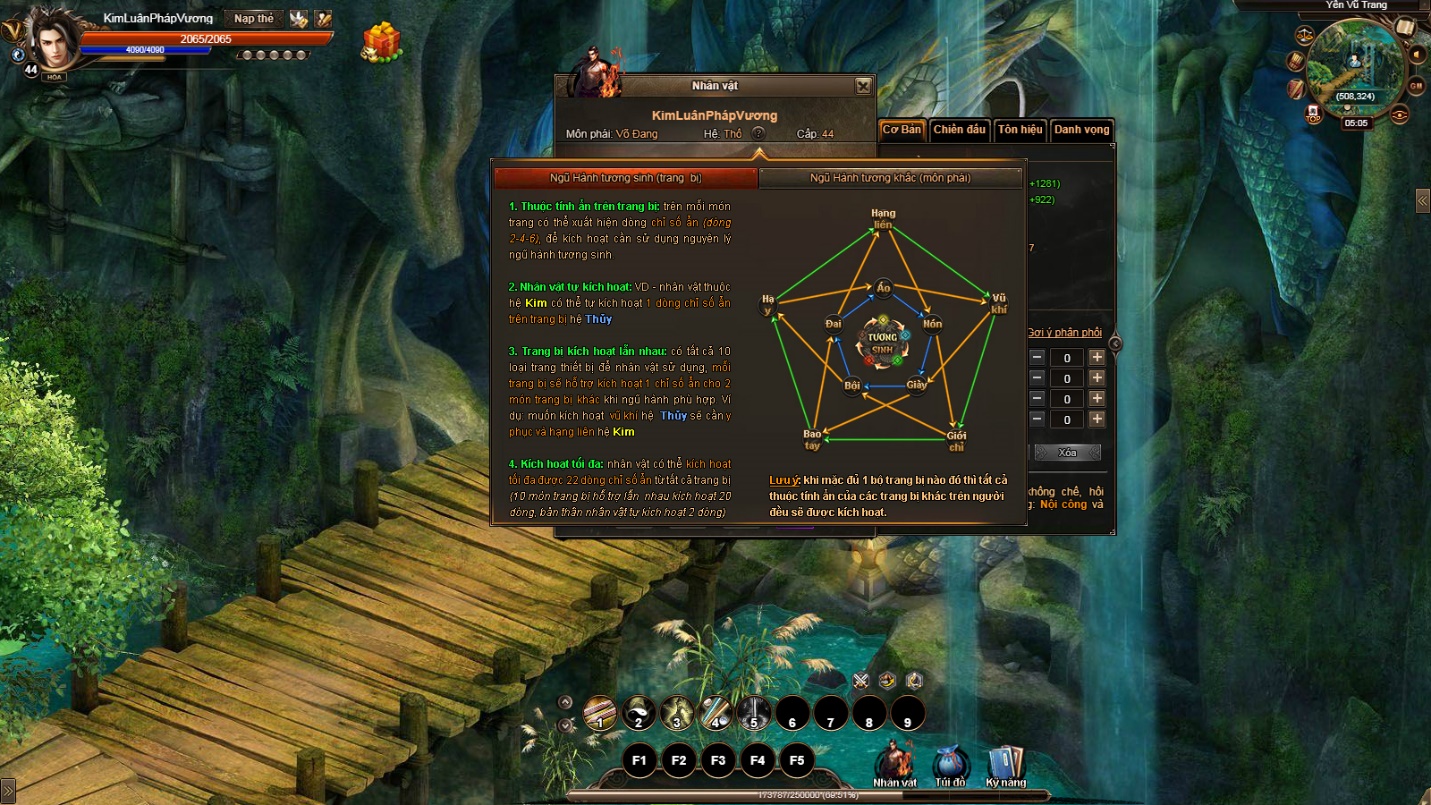Activate skill in hotbar slot 1
Screen dimensions: 1431x805
point(600,714)
